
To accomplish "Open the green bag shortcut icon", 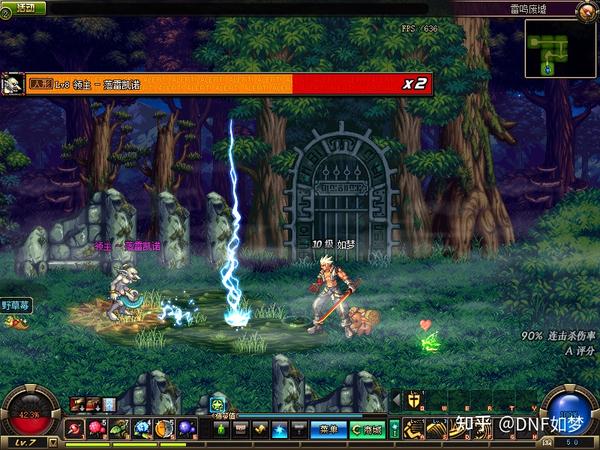I will point(221,429).
